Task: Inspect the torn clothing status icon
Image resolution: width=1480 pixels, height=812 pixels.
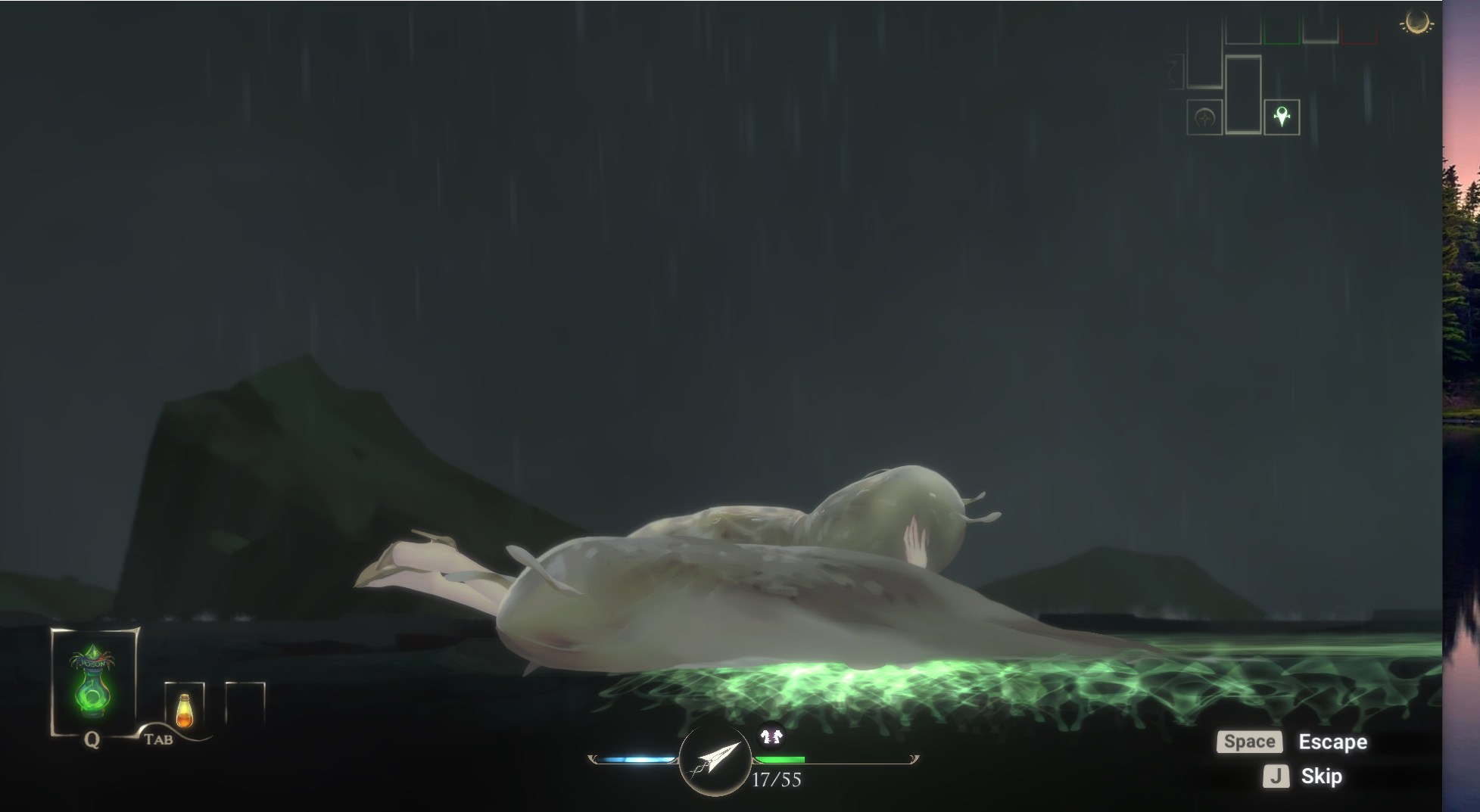Action: pyautogui.click(x=770, y=736)
